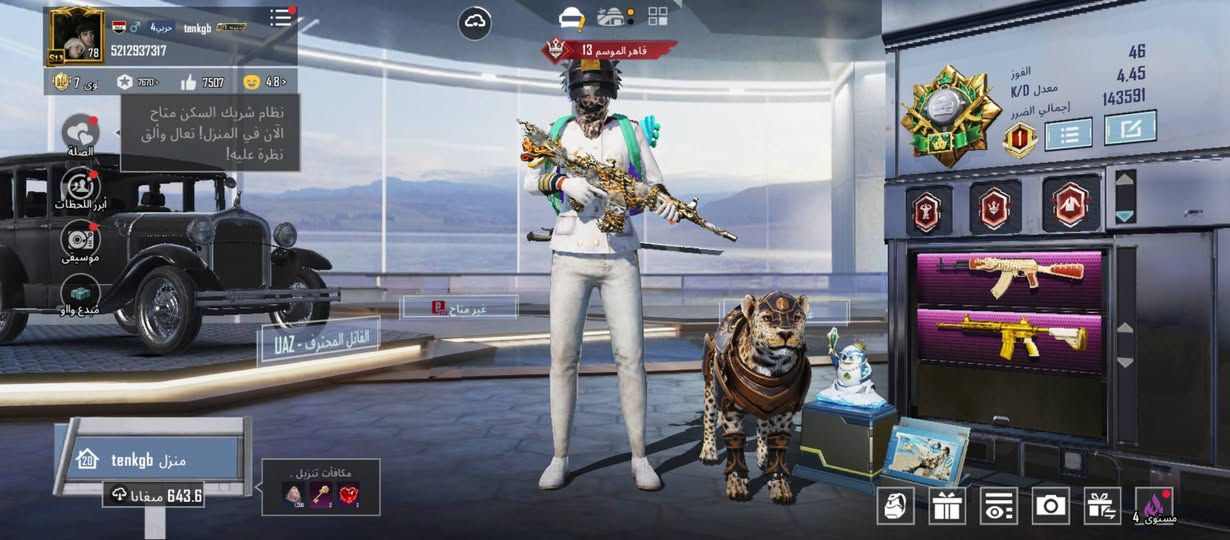
Task: Tap the cloud download icon at top
Action: pyautogui.click(x=474, y=23)
